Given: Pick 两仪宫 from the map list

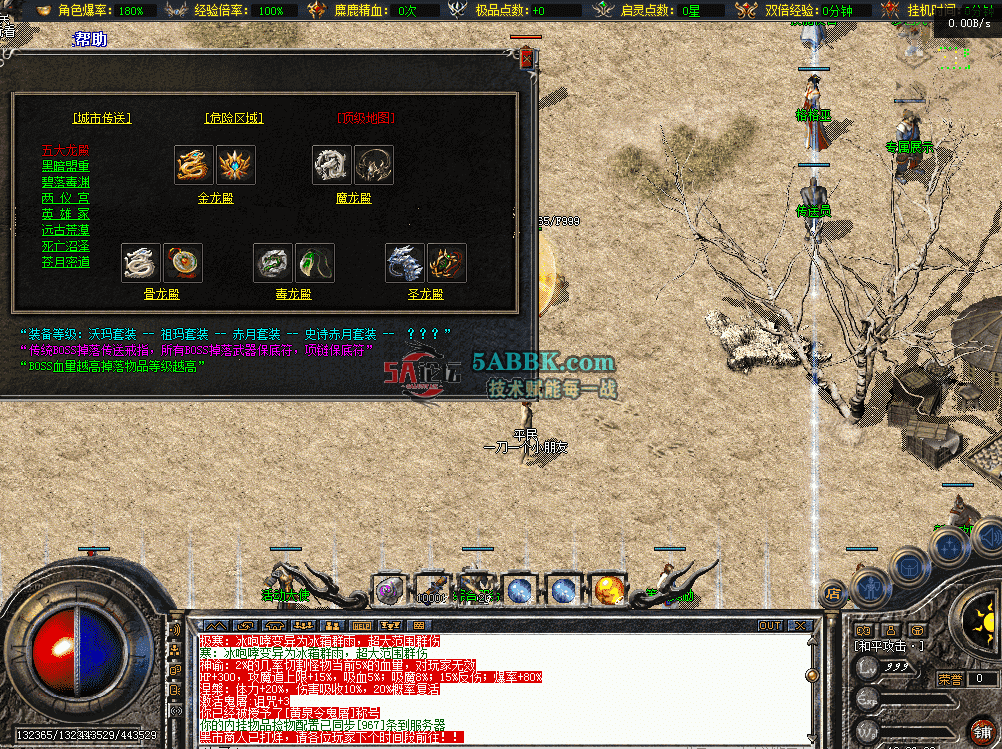Looking at the screenshot, I should [x=65, y=199].
